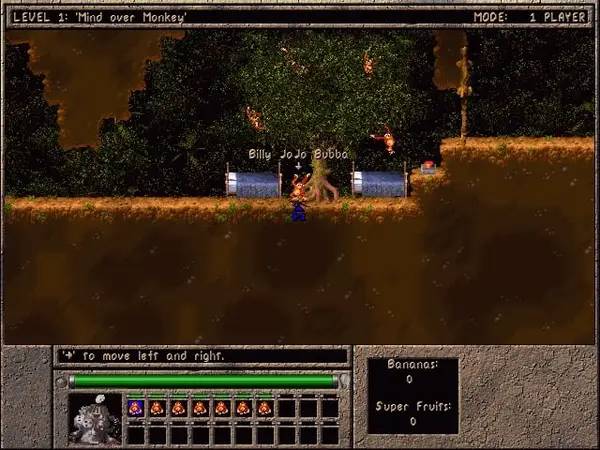
Task: Select the blue-highlighted monkey slot
Action: tap(135, 408)
